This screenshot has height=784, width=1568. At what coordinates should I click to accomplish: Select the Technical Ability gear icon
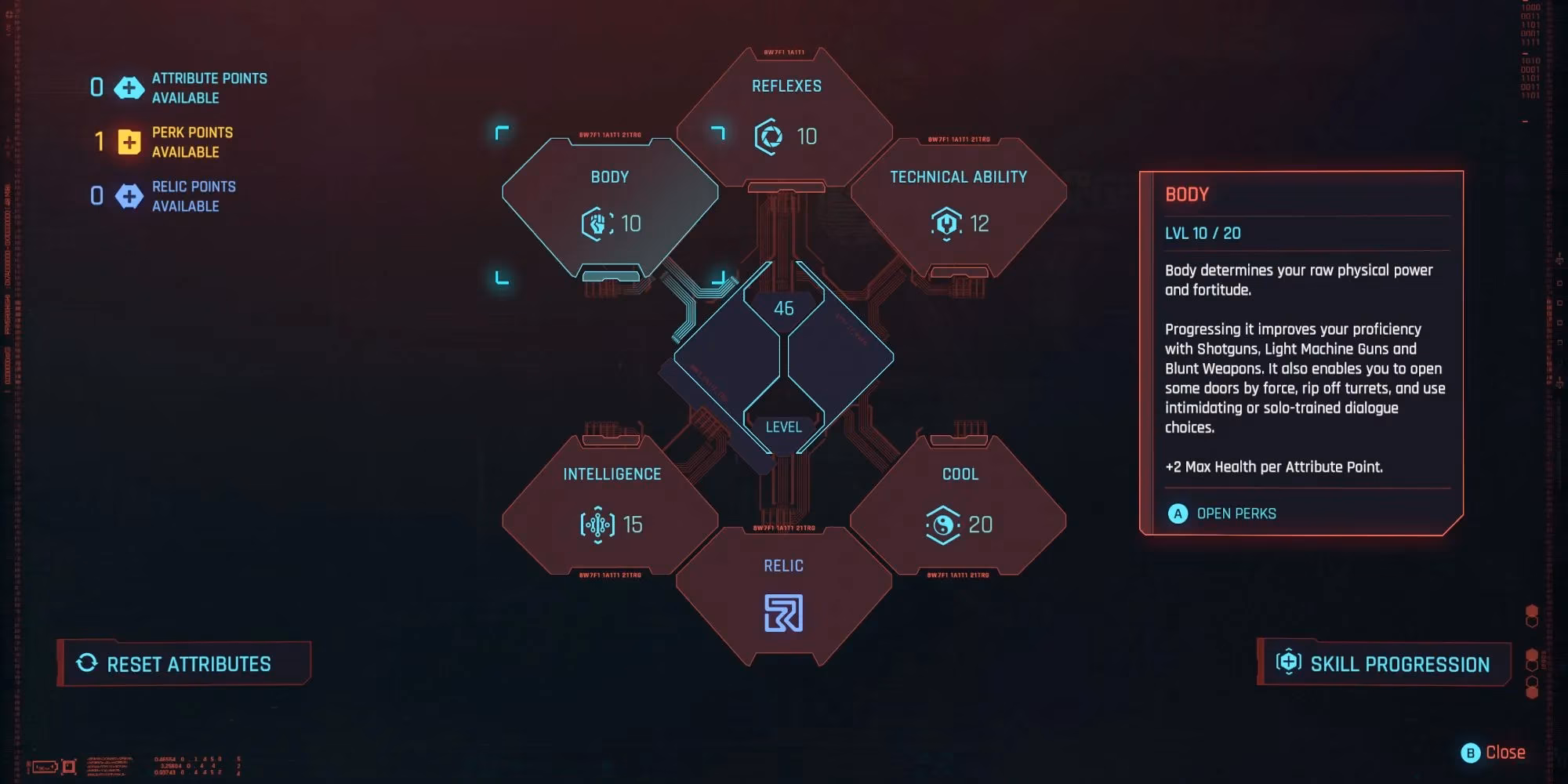coord(947,222)
